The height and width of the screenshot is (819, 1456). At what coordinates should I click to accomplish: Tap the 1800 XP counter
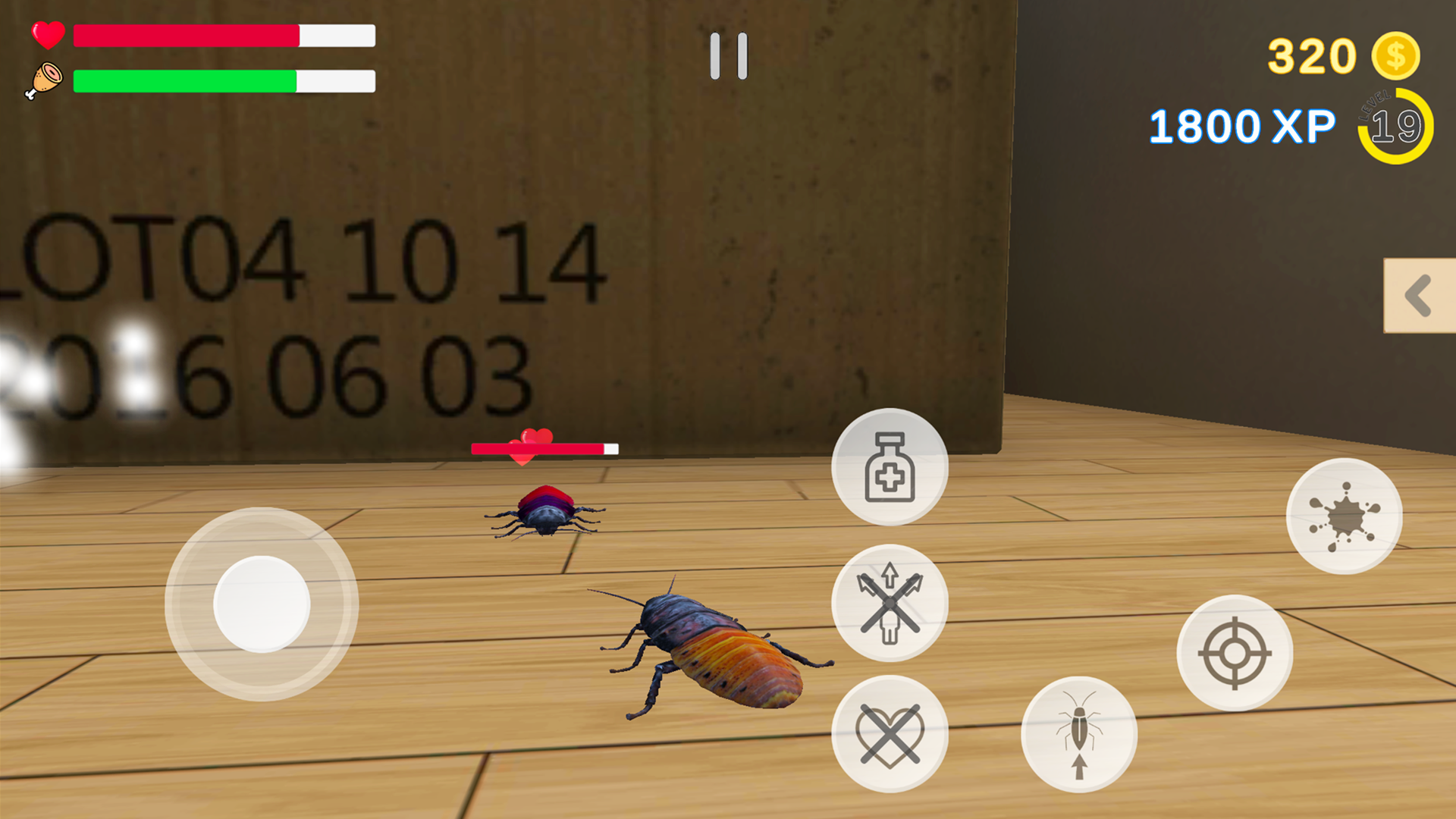(x=1242, y=125)
